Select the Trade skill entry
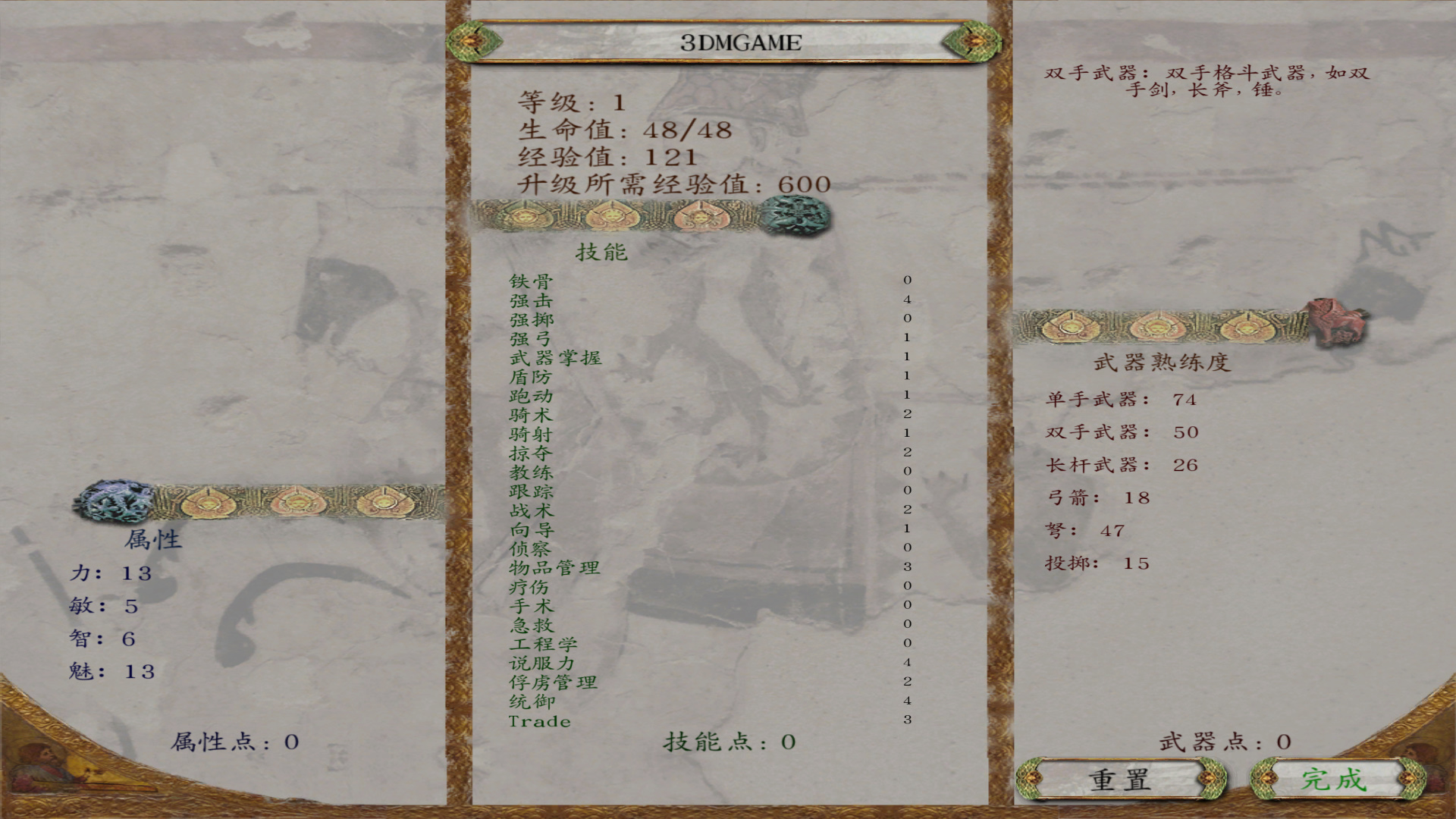The height and width of the screenshot is (819, 1456). [540, 721]
